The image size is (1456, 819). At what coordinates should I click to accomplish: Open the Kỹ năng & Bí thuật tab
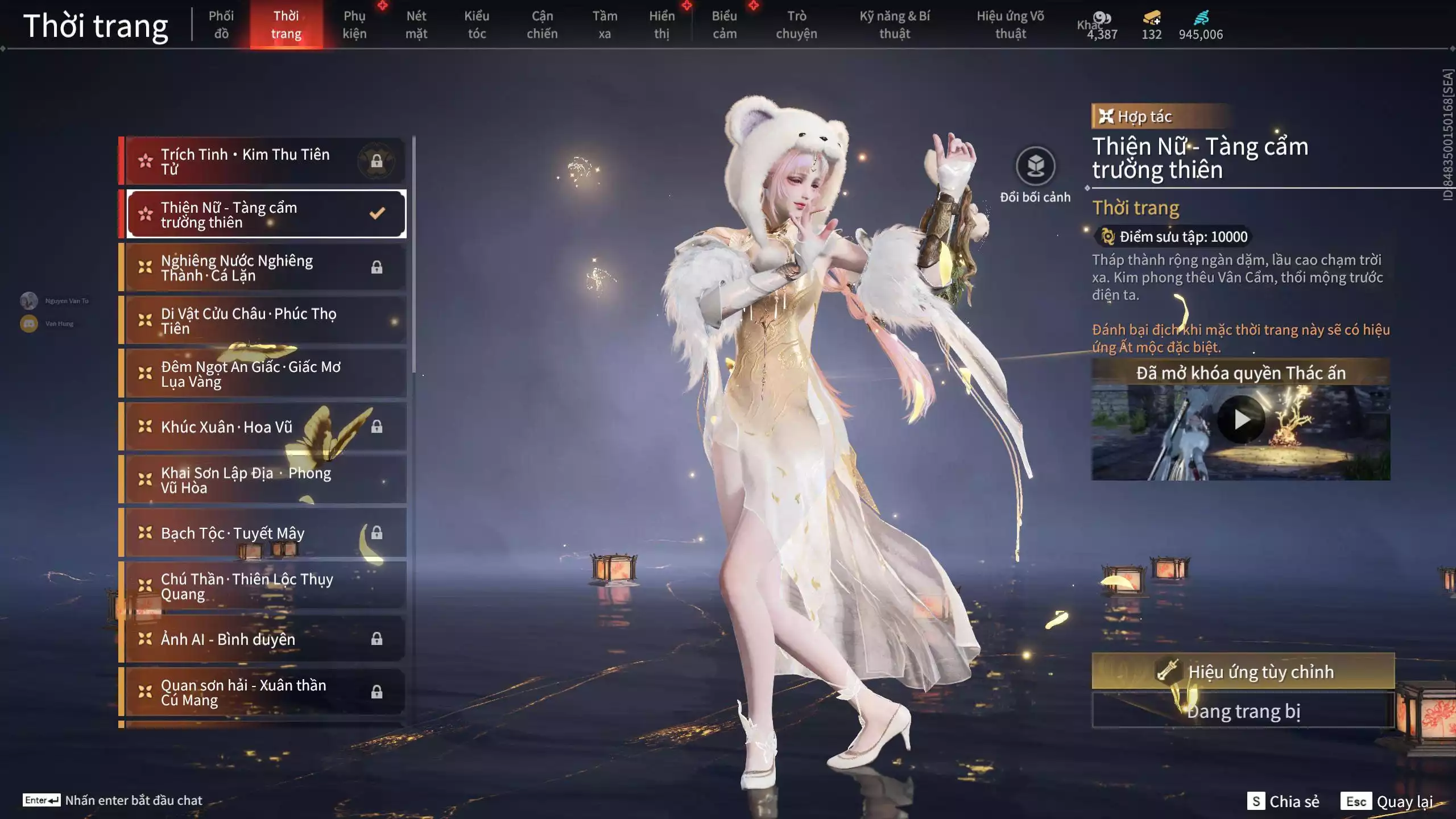pos(895,24)
